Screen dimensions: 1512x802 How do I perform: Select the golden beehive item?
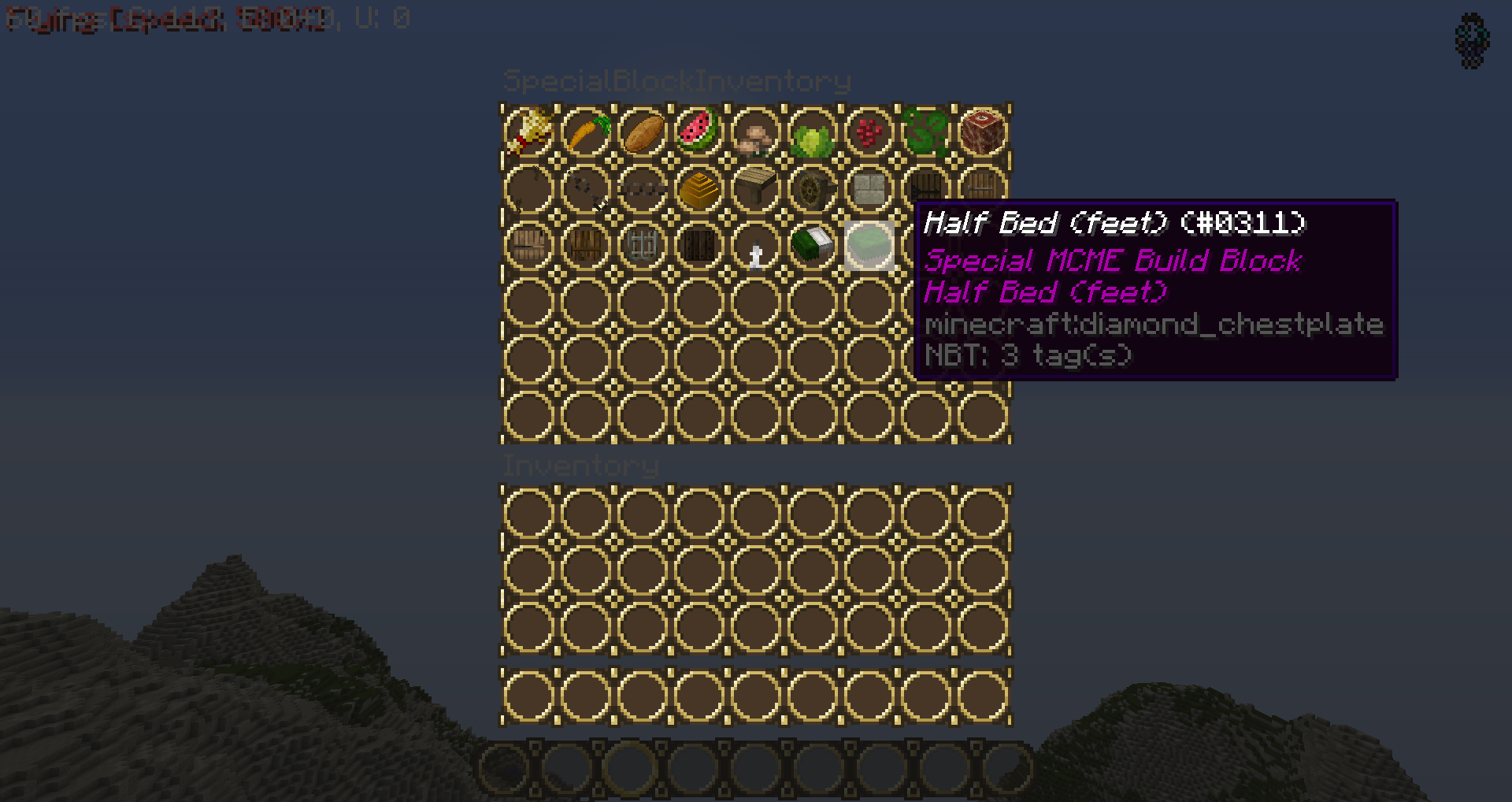point(699,188)
